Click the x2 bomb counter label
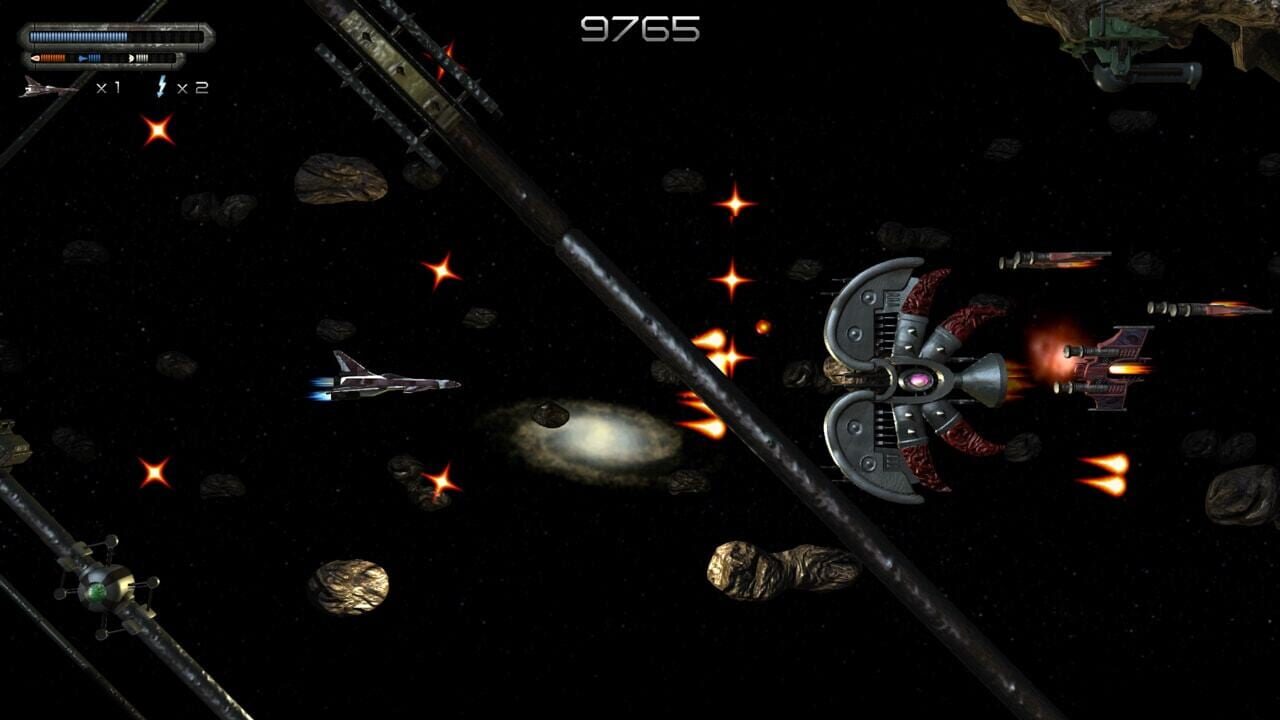Image resolution: width=1280 pixels, height=720 pixels. click(193, 86)
